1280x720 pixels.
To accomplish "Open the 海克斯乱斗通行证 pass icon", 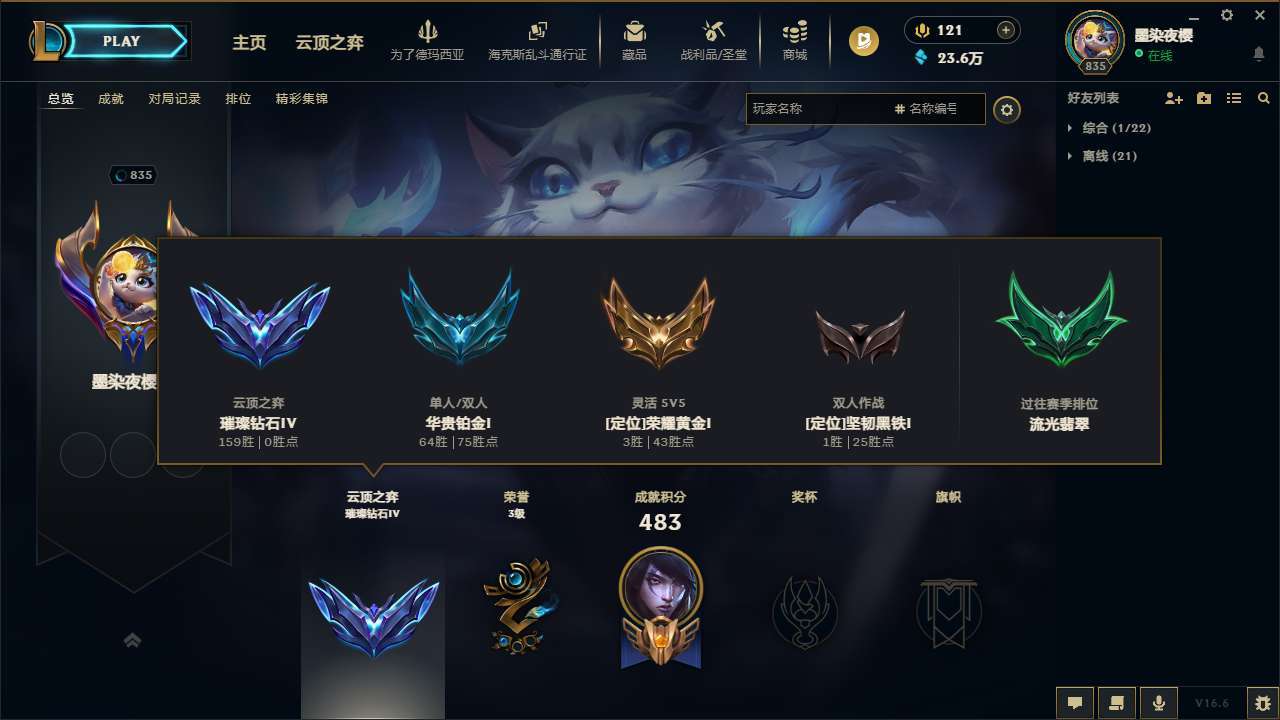I will 536,40.
